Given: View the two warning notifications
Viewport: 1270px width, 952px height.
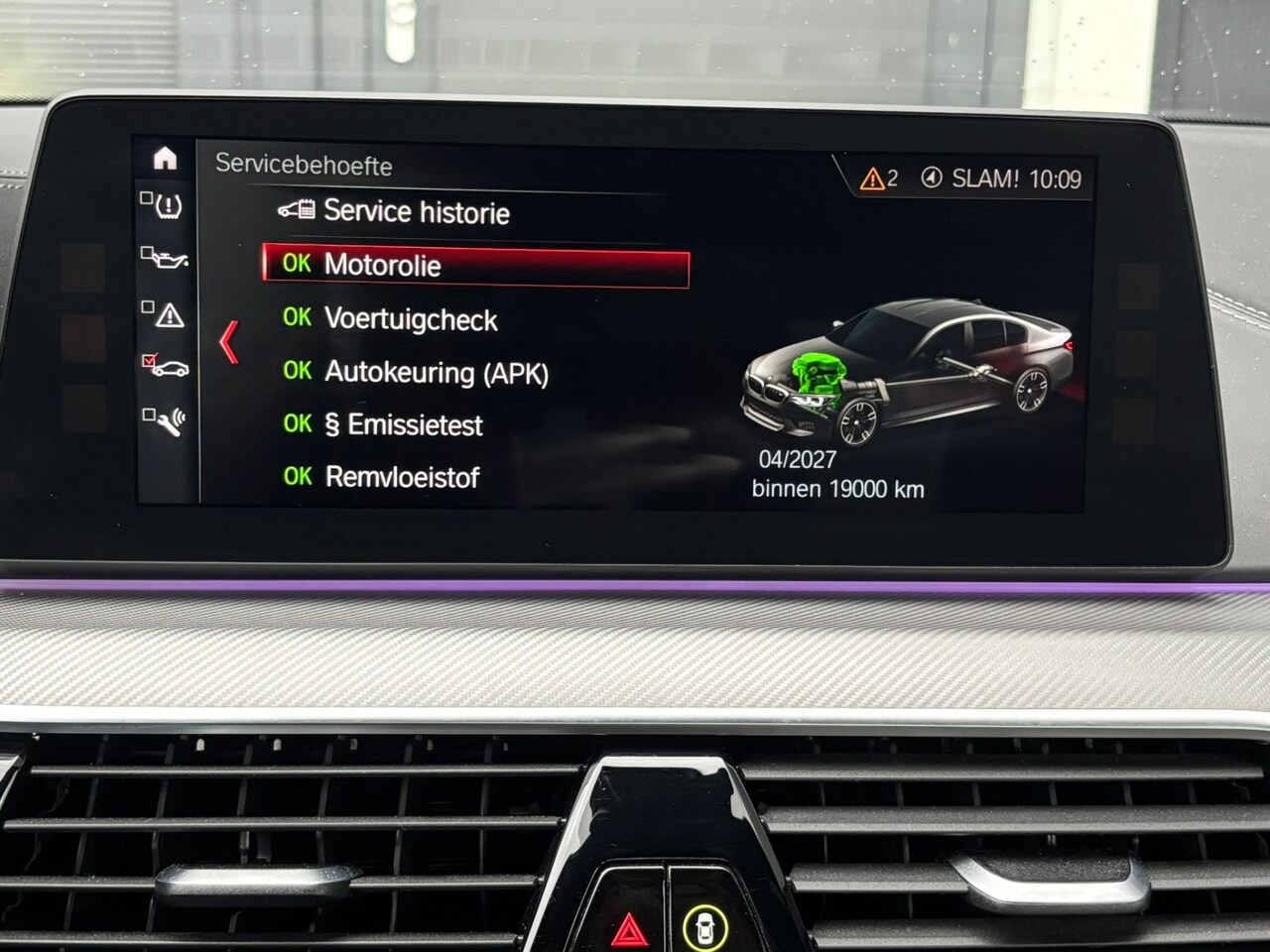Looking at the screenshot, I should [878, 178].
